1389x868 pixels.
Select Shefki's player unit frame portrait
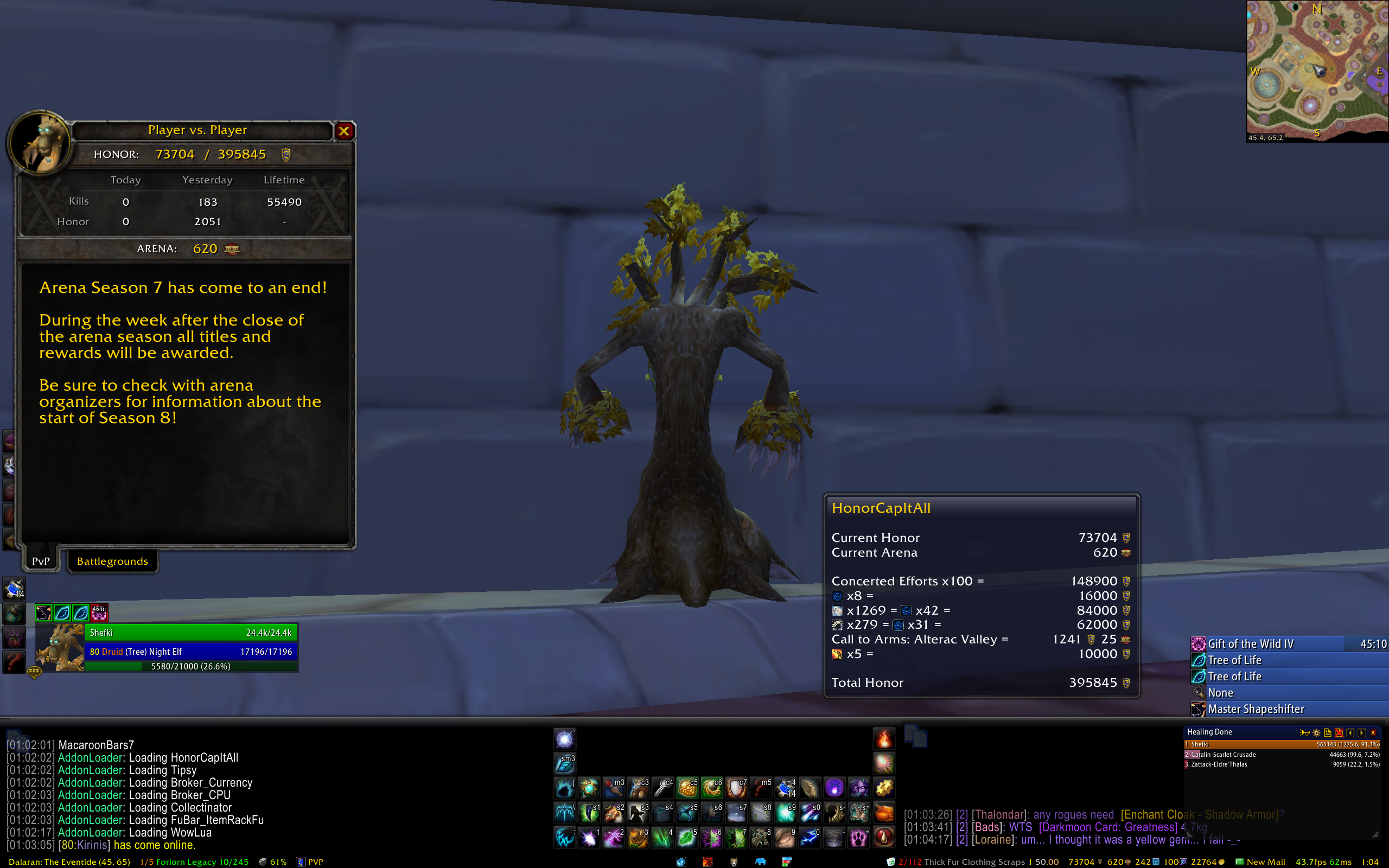[x=60, y=648]
